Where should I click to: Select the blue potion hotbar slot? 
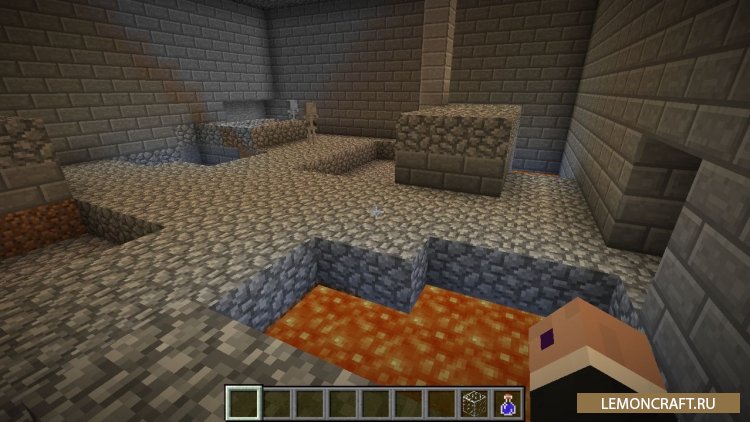tap(507, 403)
